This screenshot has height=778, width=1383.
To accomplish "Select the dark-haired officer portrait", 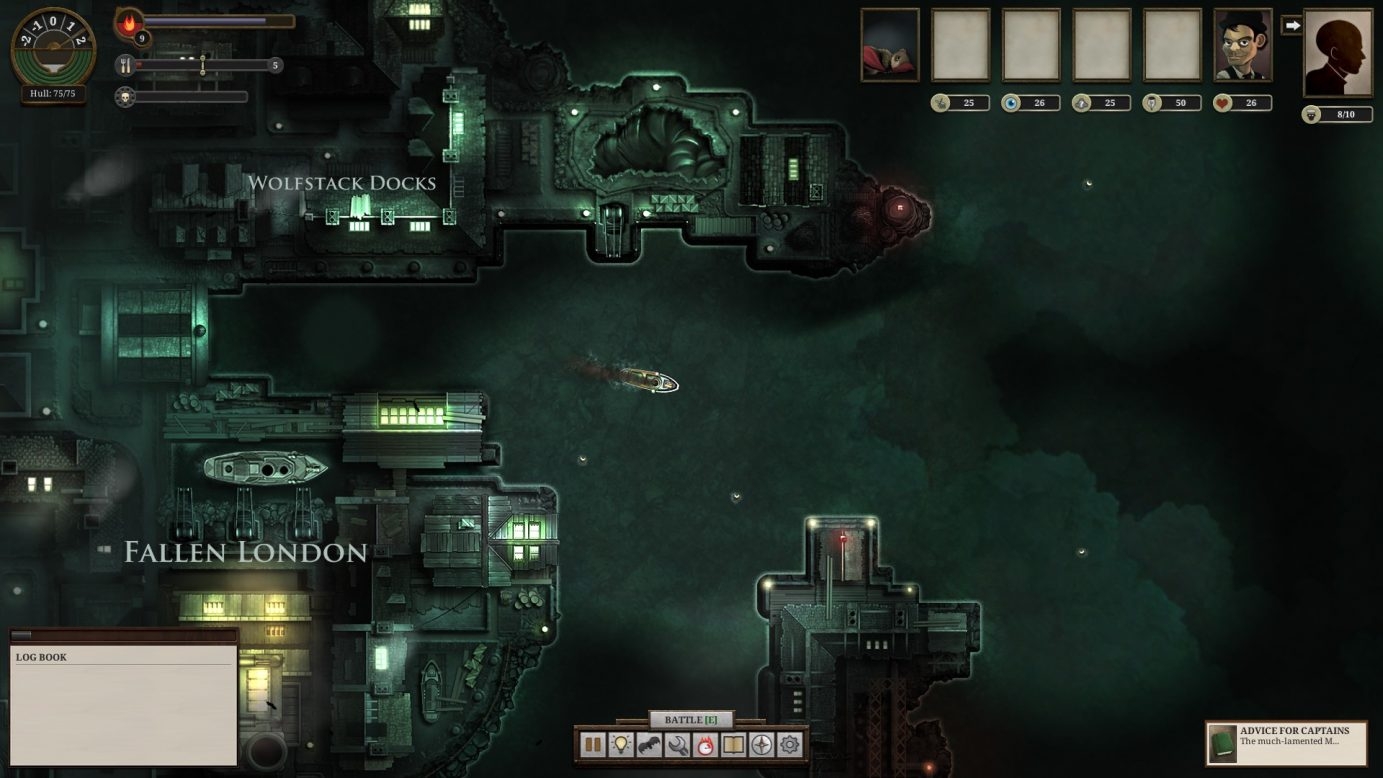I will [1243, 45].
